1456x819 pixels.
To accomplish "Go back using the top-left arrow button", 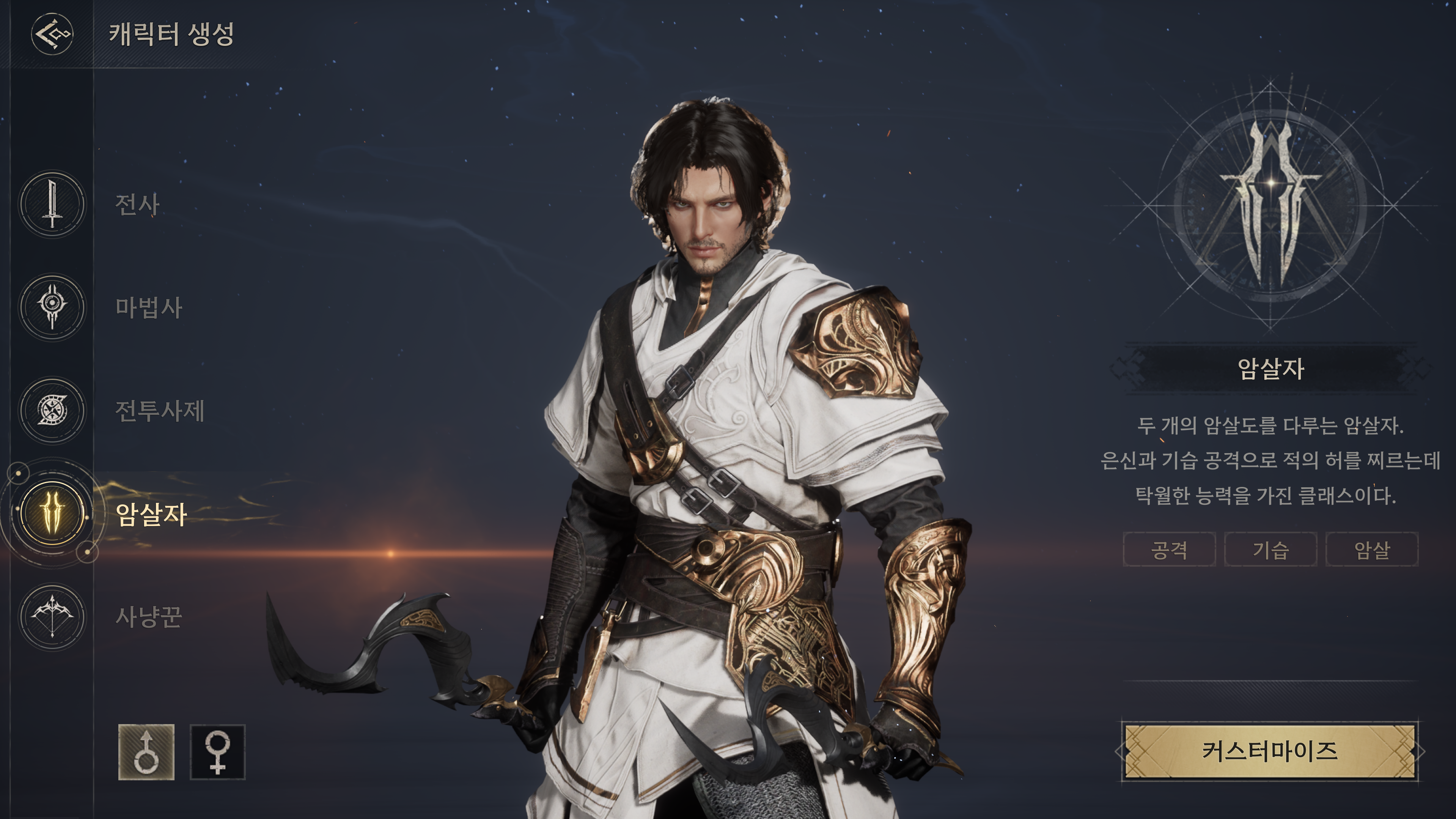I will point(52,34).
